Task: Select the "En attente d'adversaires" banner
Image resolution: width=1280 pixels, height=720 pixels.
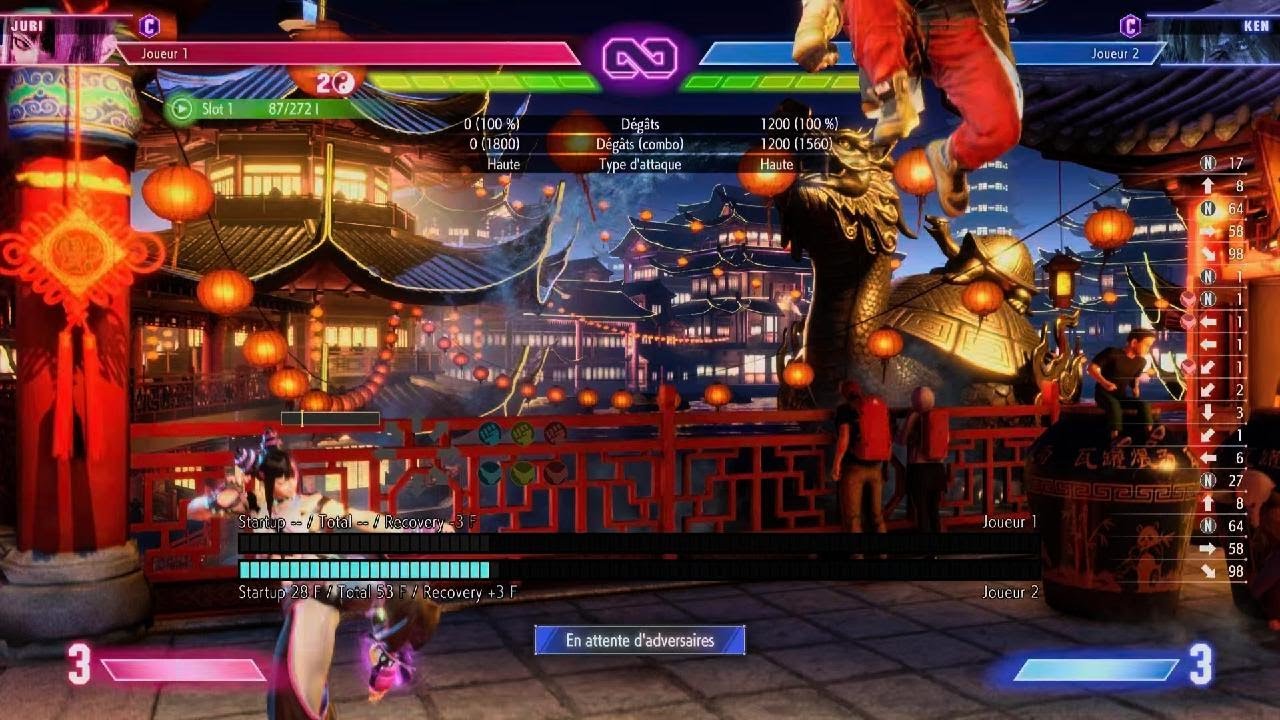Action: tap(640, 640)
